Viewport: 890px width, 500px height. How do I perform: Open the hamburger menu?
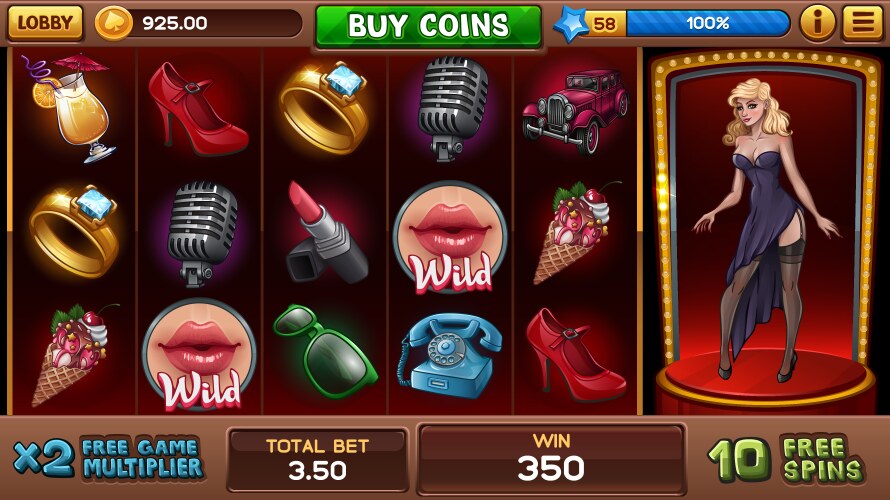tap(862, 22)
